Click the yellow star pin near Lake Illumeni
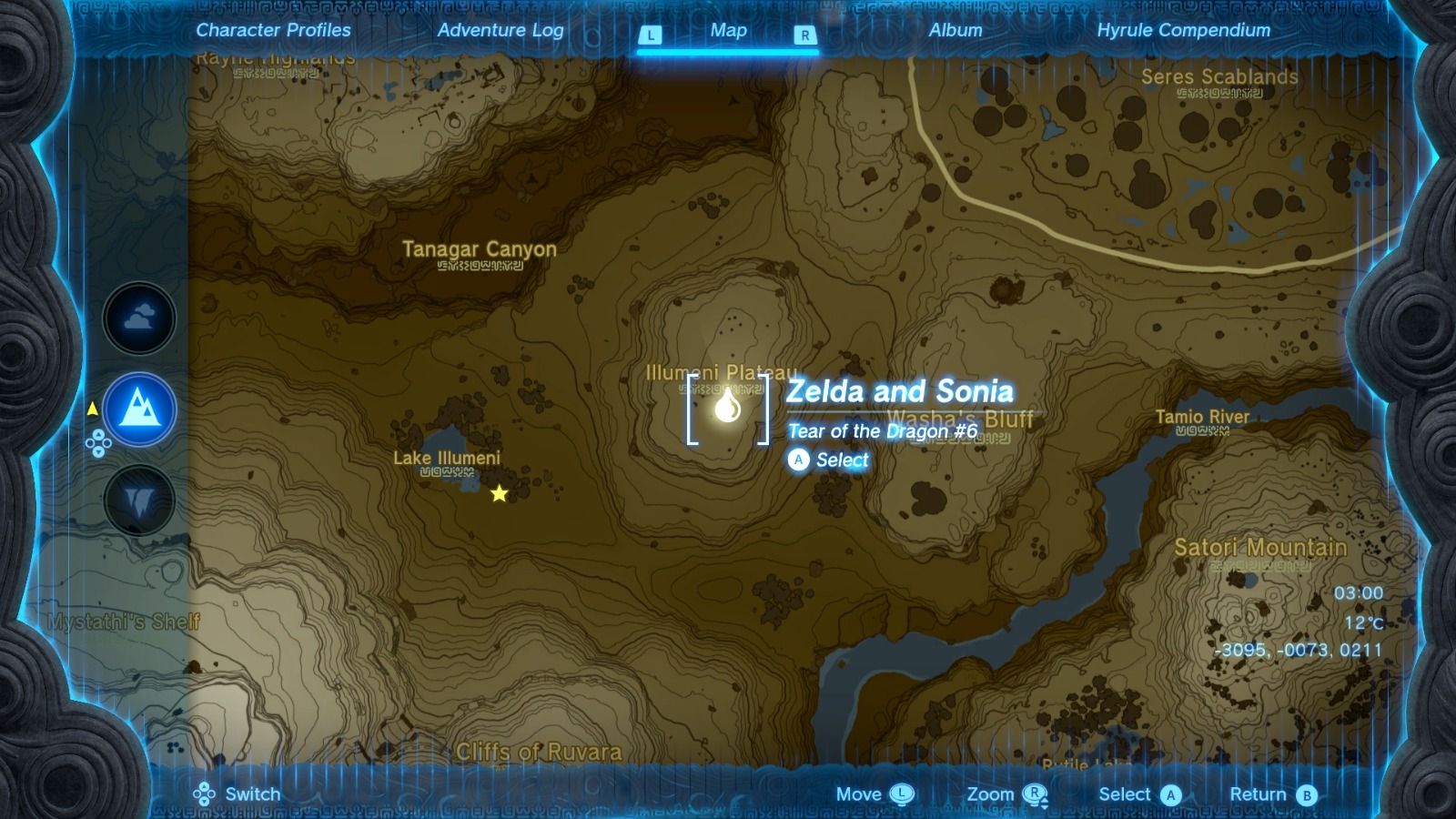The height and width of the screenshot is (819, 1456). point(499,495)
